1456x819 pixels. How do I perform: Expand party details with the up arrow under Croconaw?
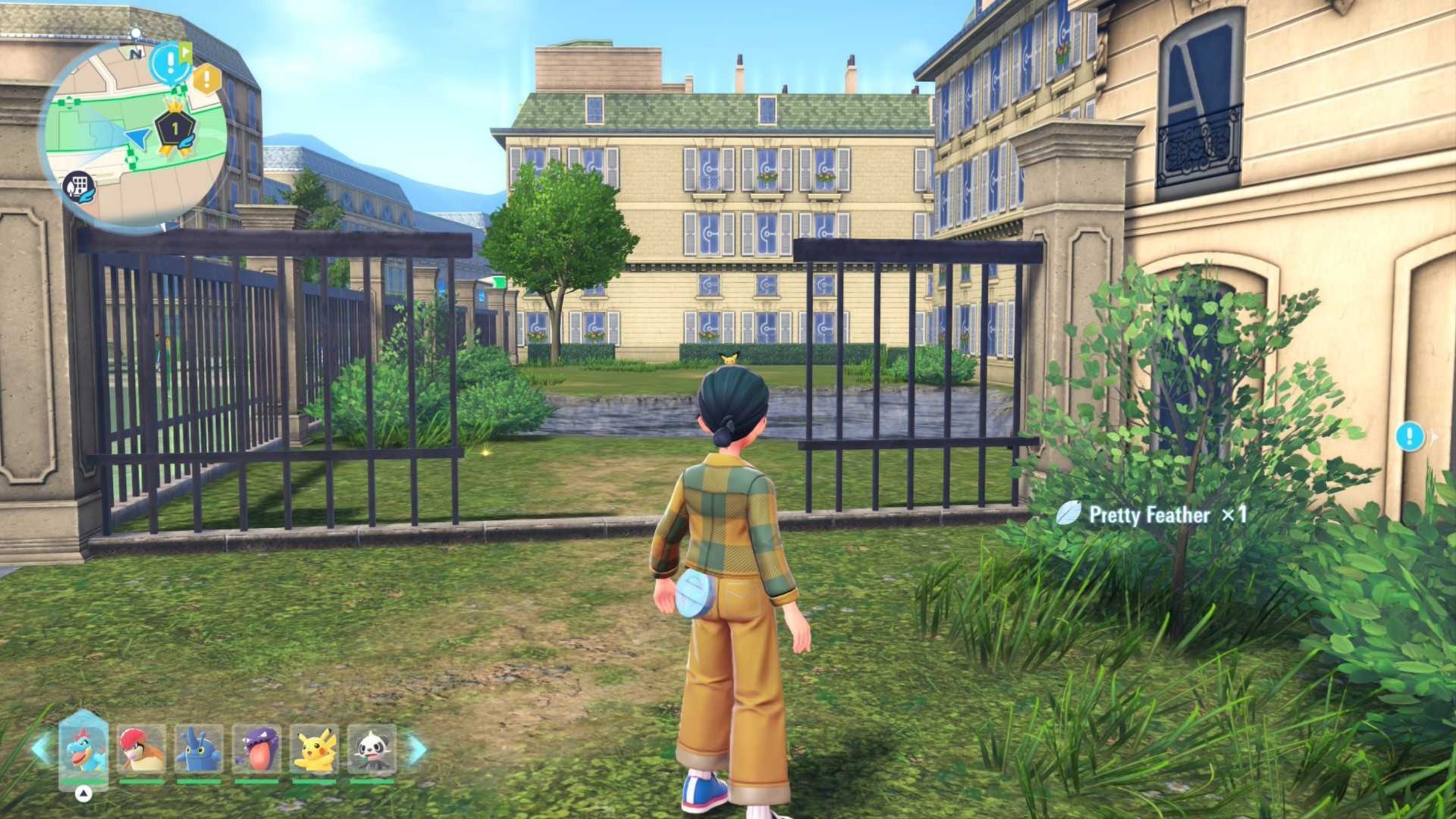click(84, 794)
